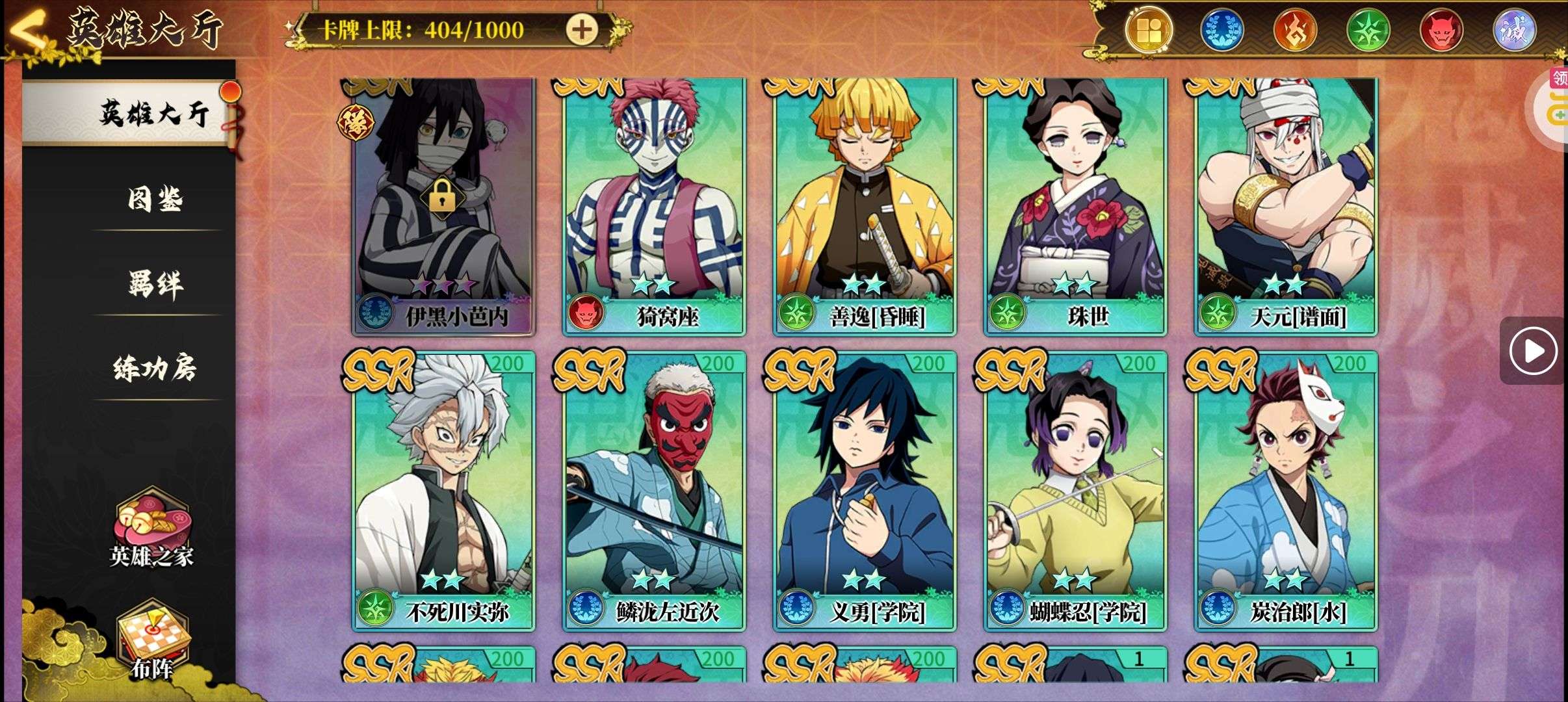The height and width of the screenshot is (702, 1568).
Task: Pick the 蝴蝶忍[学院] hero card
Action: [x=1075, y=491]
